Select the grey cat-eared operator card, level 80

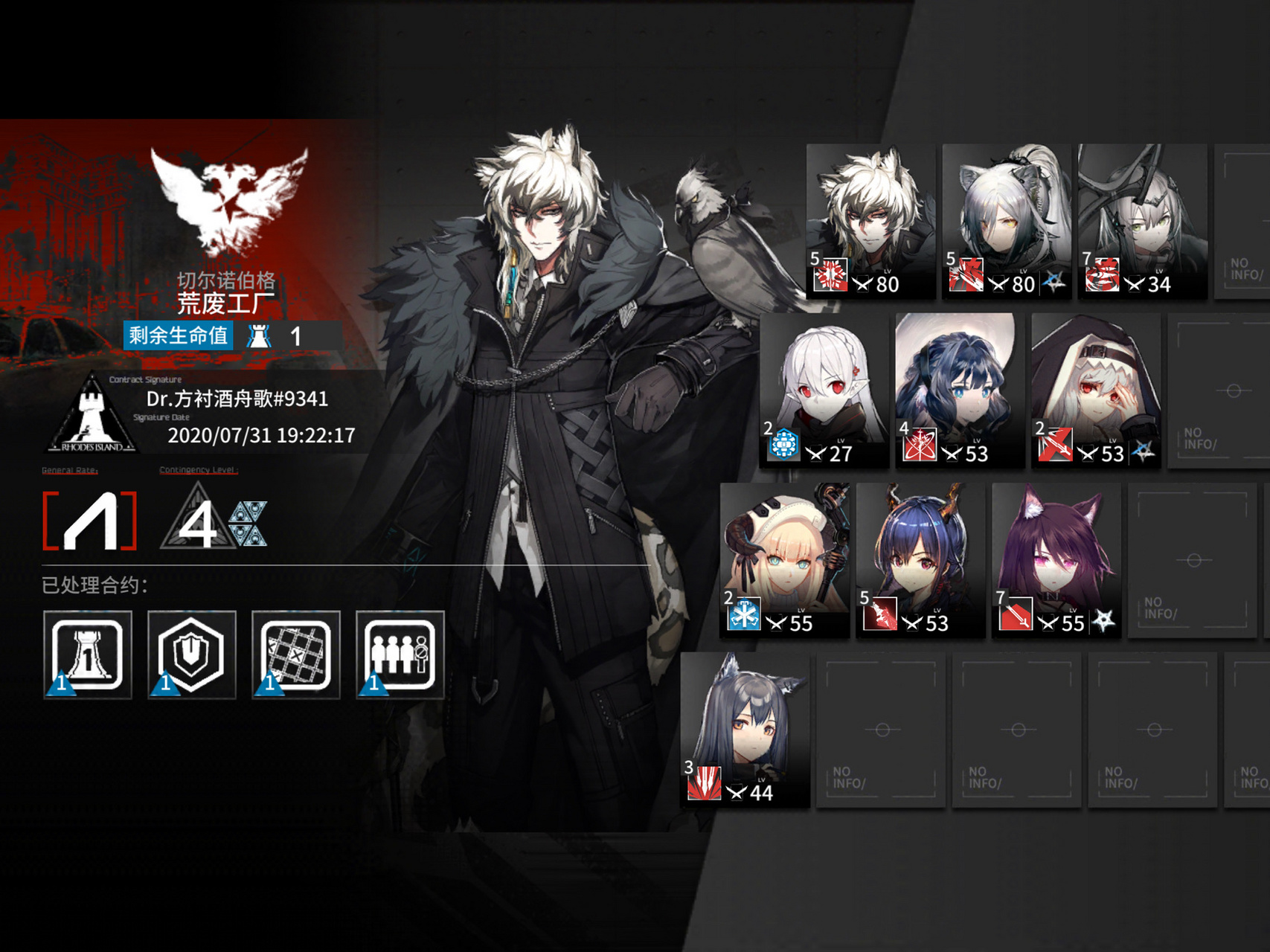[1007, 221]
